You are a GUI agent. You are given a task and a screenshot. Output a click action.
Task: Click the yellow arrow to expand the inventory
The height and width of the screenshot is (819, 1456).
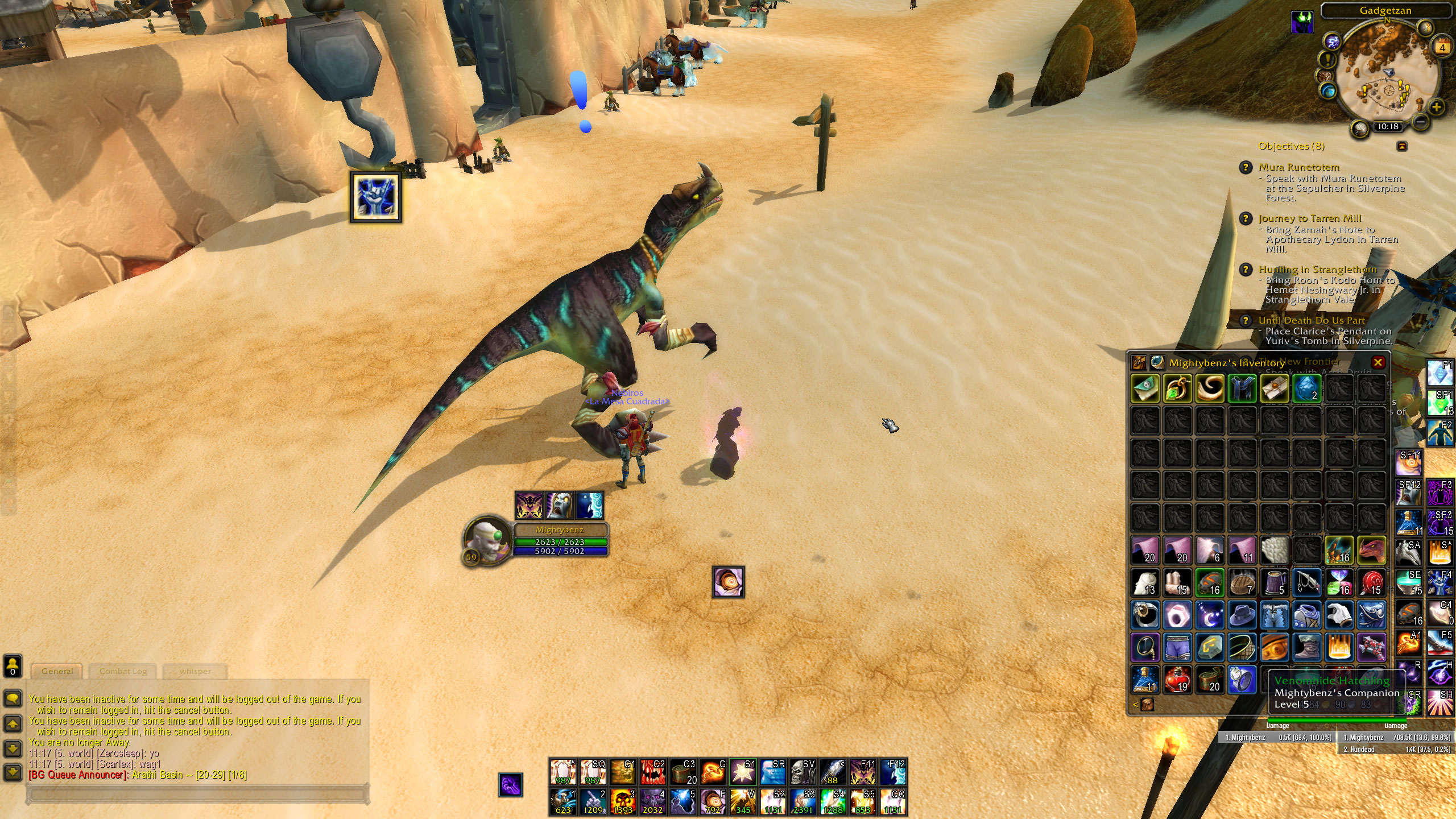1135,704
